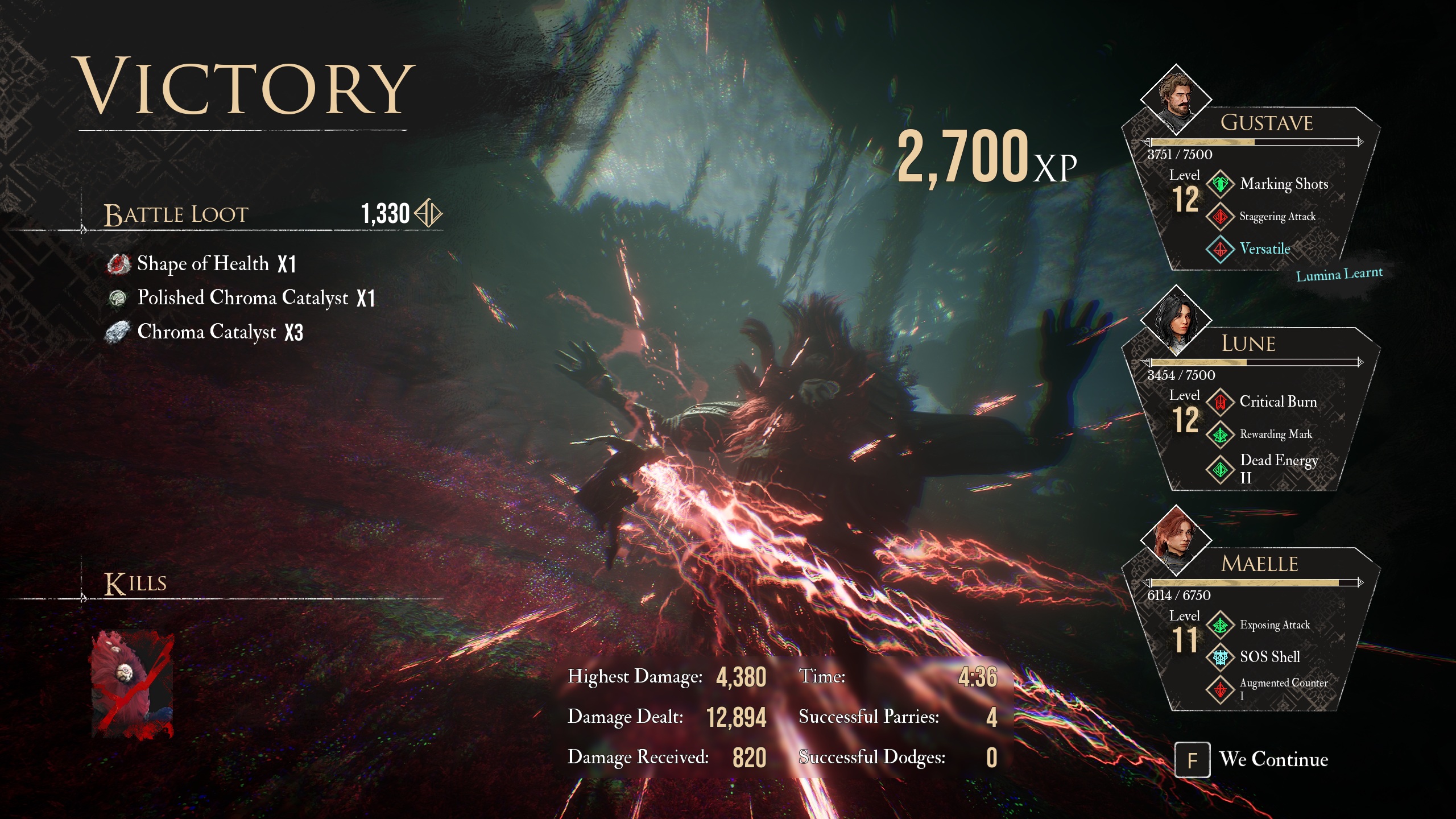Click the Marking Shots lumina icon
Screen dimensions: 1456x819
(1220, 184)
